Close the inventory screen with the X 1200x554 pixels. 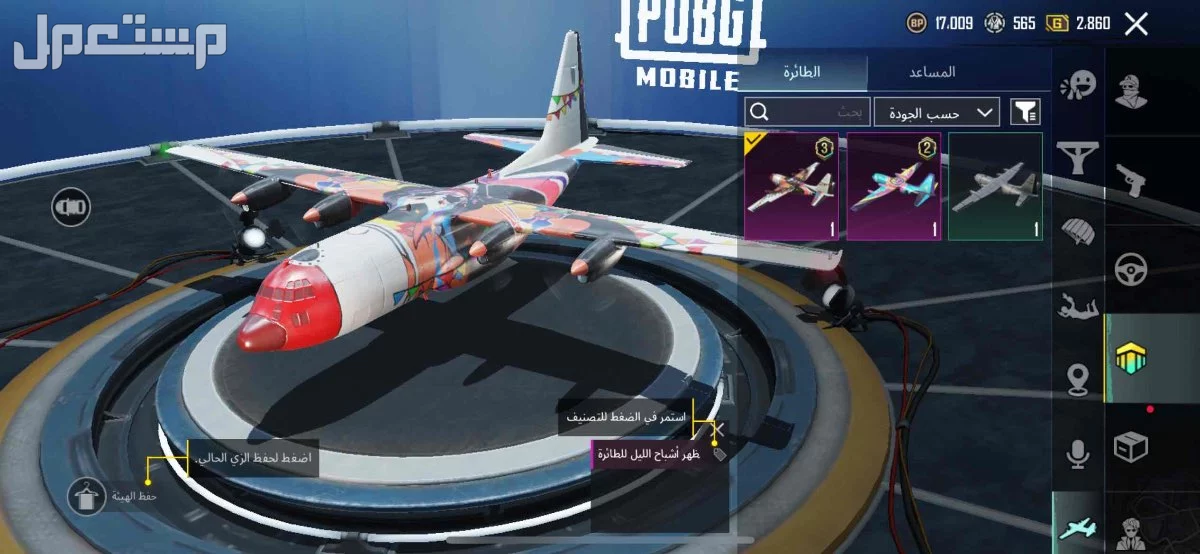(x=1136, y=24)
